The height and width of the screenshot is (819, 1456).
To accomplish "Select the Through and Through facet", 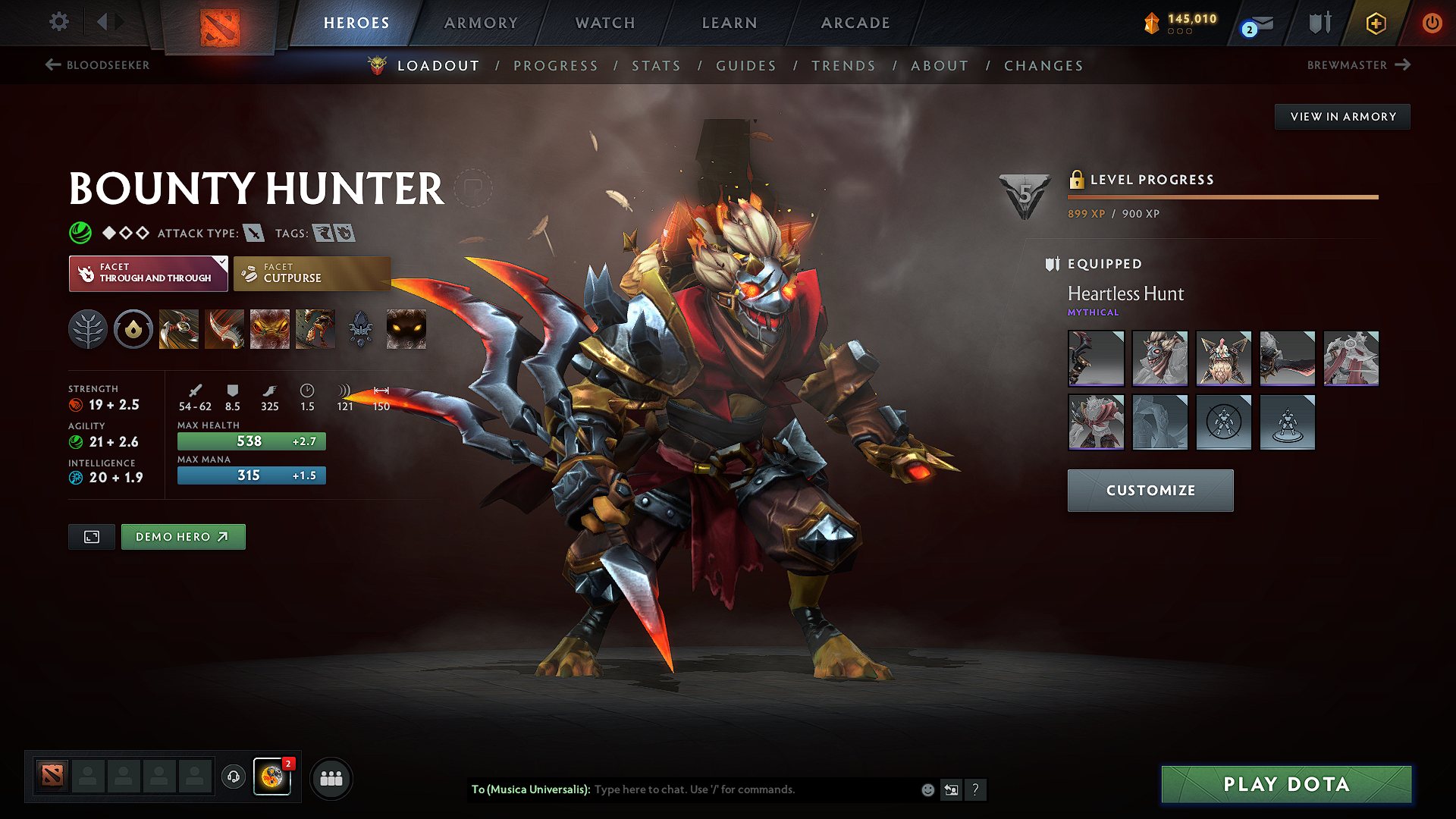I will (148, 273).
